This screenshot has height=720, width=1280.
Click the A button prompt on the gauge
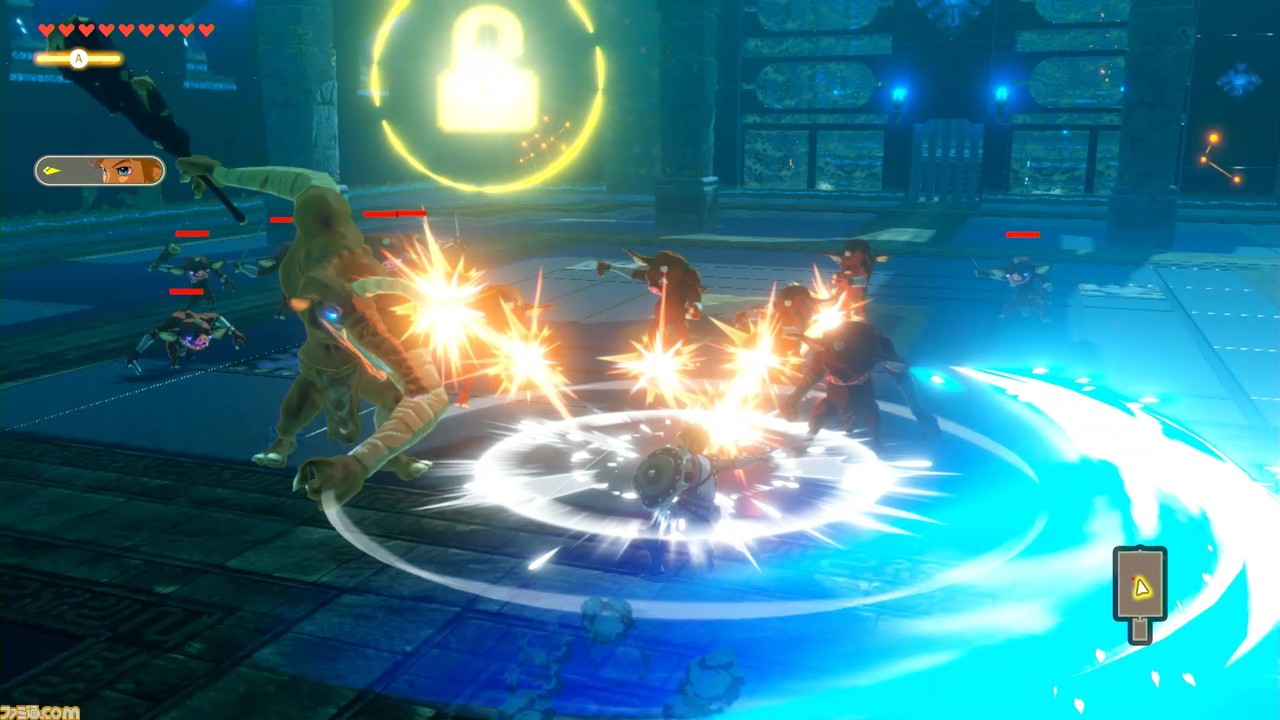[x=78, y=58]
